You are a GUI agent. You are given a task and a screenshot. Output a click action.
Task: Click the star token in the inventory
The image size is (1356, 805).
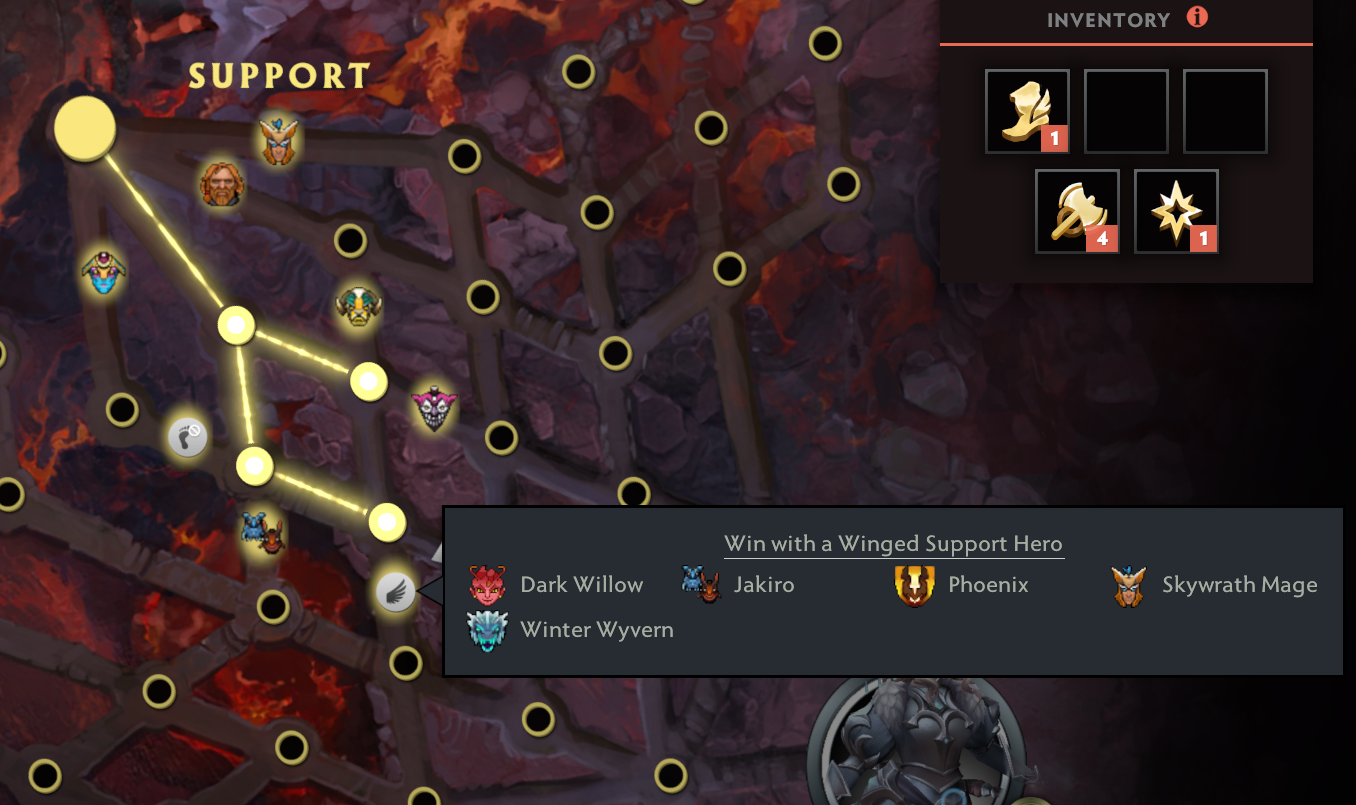click(1176, 210)
